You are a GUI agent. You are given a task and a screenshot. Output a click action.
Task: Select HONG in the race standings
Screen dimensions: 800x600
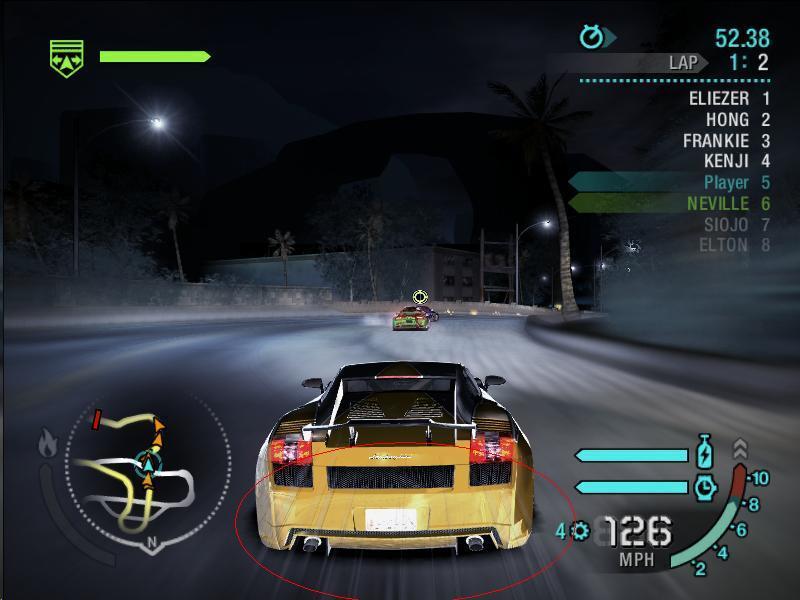[727, 119]
